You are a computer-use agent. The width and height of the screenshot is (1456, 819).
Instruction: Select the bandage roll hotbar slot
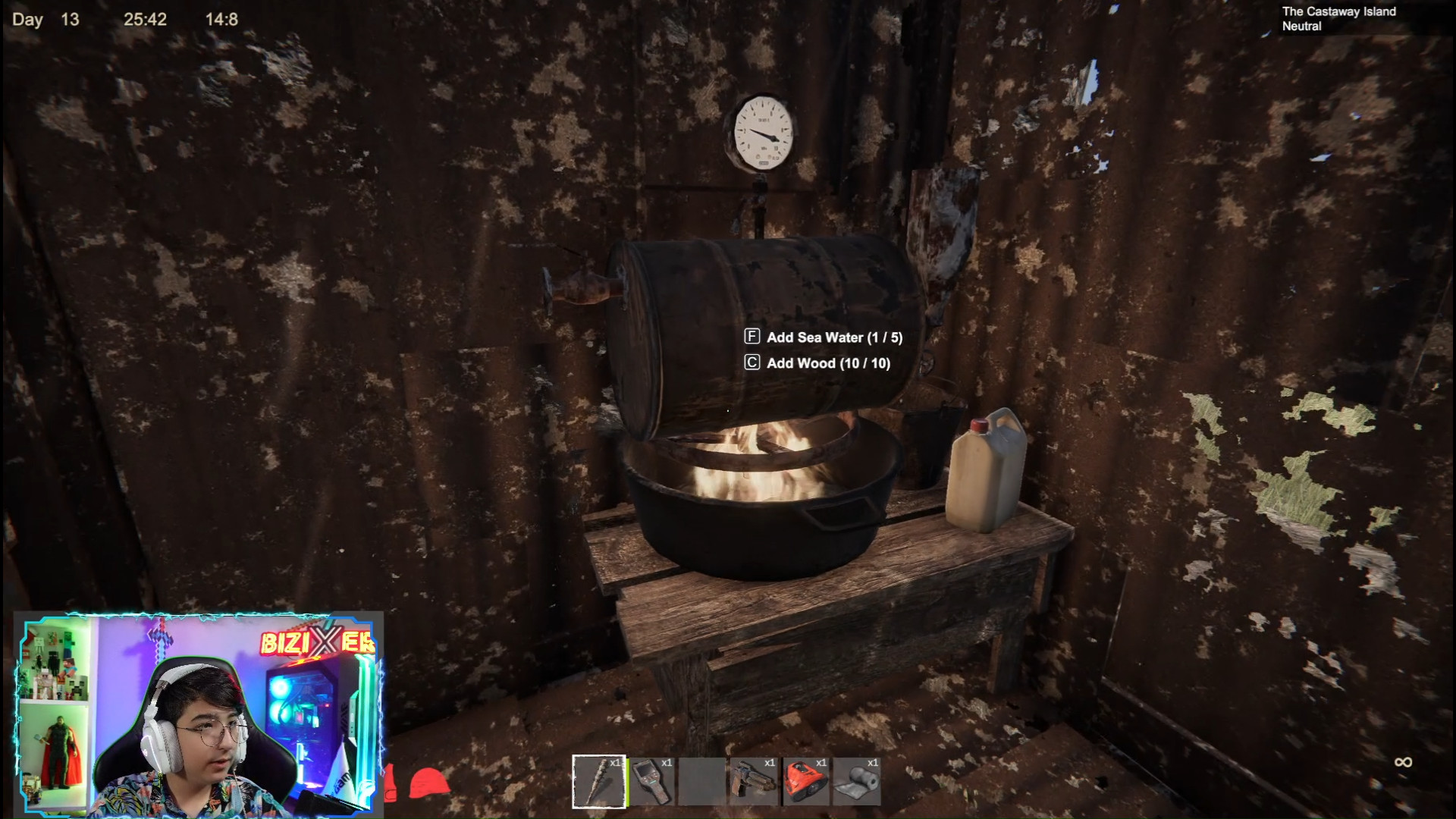coord(857,781)
